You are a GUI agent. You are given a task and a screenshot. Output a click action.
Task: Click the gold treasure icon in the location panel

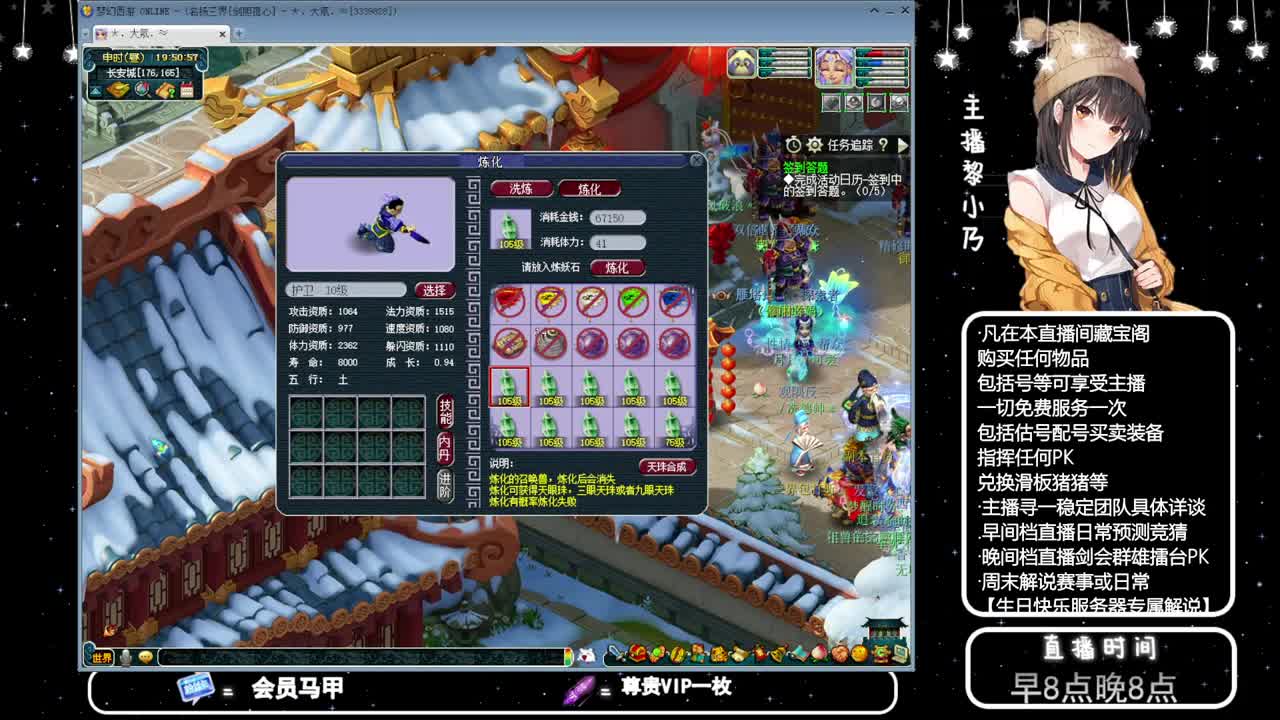coord(117,89)
